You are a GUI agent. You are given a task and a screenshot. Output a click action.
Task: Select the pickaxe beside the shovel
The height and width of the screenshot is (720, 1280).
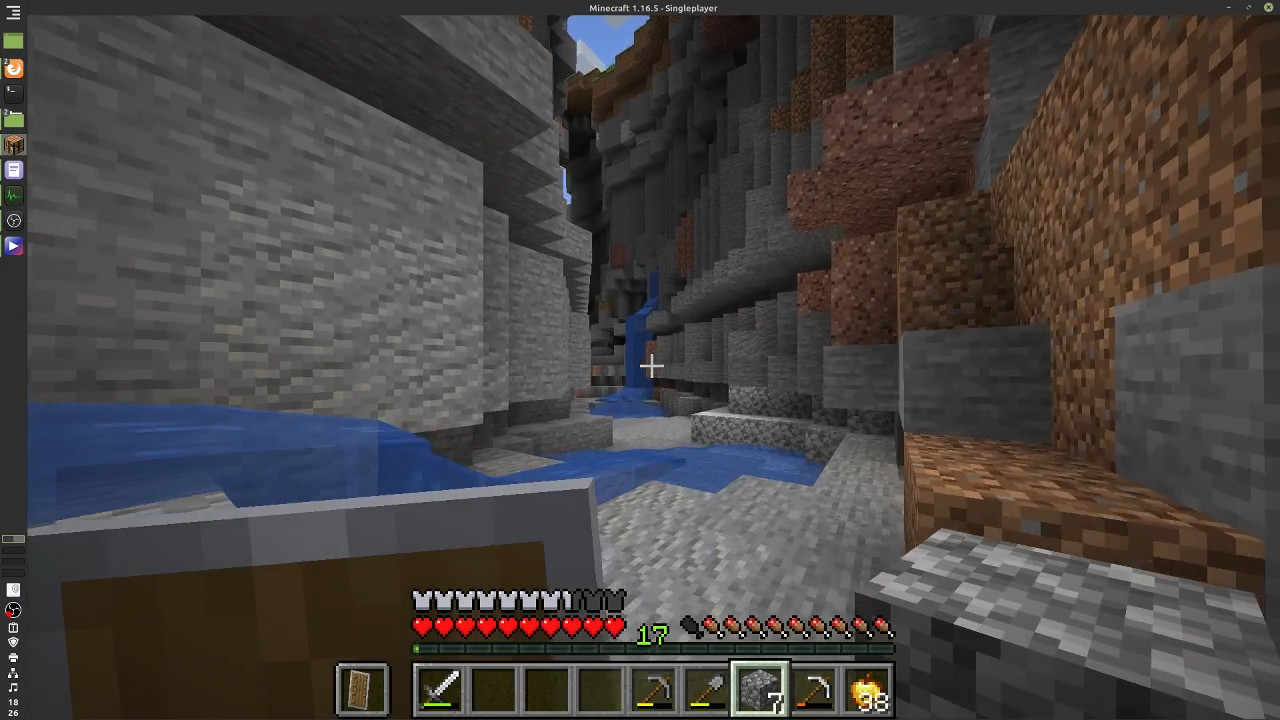coord(654,690)
